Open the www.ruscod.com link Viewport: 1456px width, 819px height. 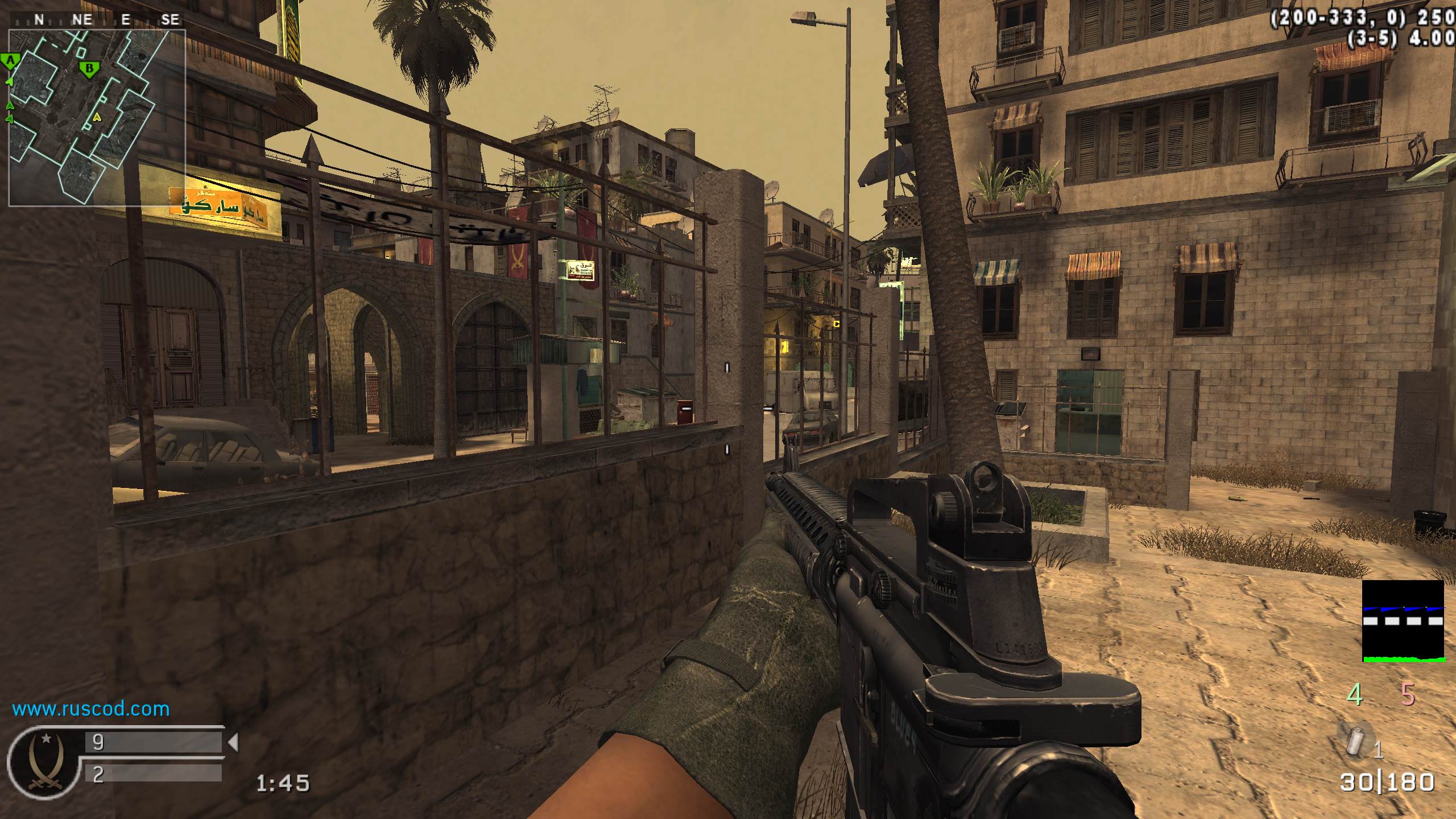91,709
